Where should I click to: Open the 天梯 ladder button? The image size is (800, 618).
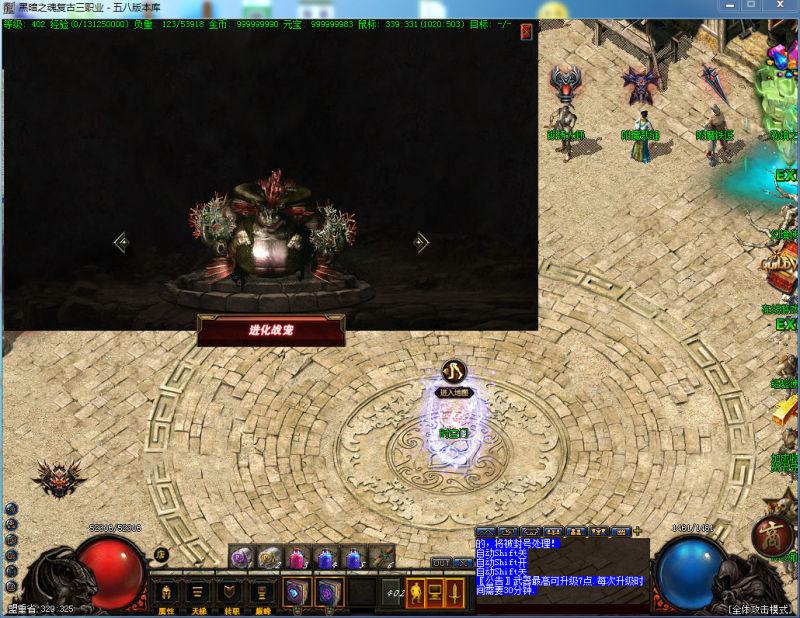[x=198, y=593]
